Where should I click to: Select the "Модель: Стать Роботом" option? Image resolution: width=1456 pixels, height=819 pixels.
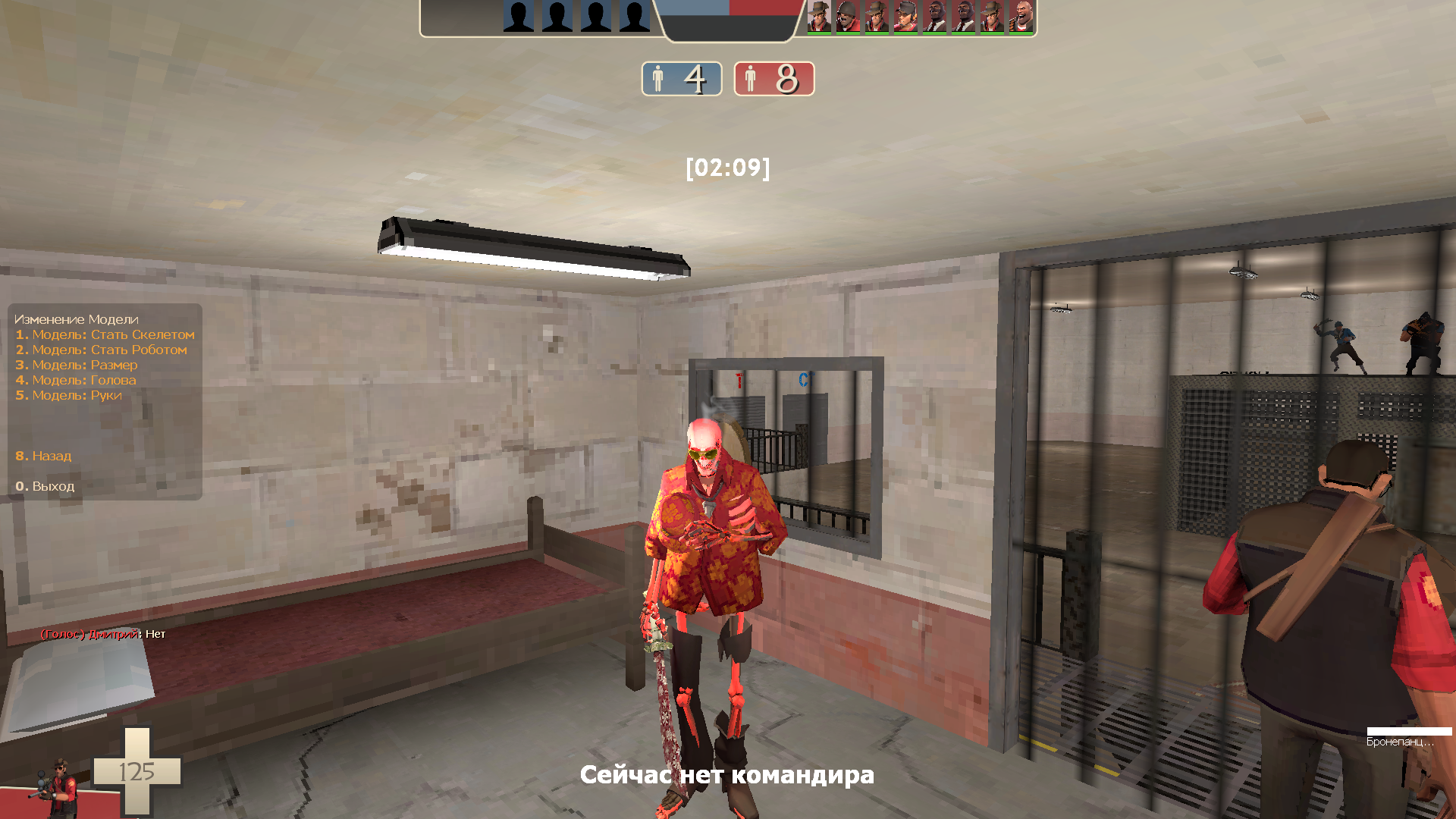tap(101, 350)
